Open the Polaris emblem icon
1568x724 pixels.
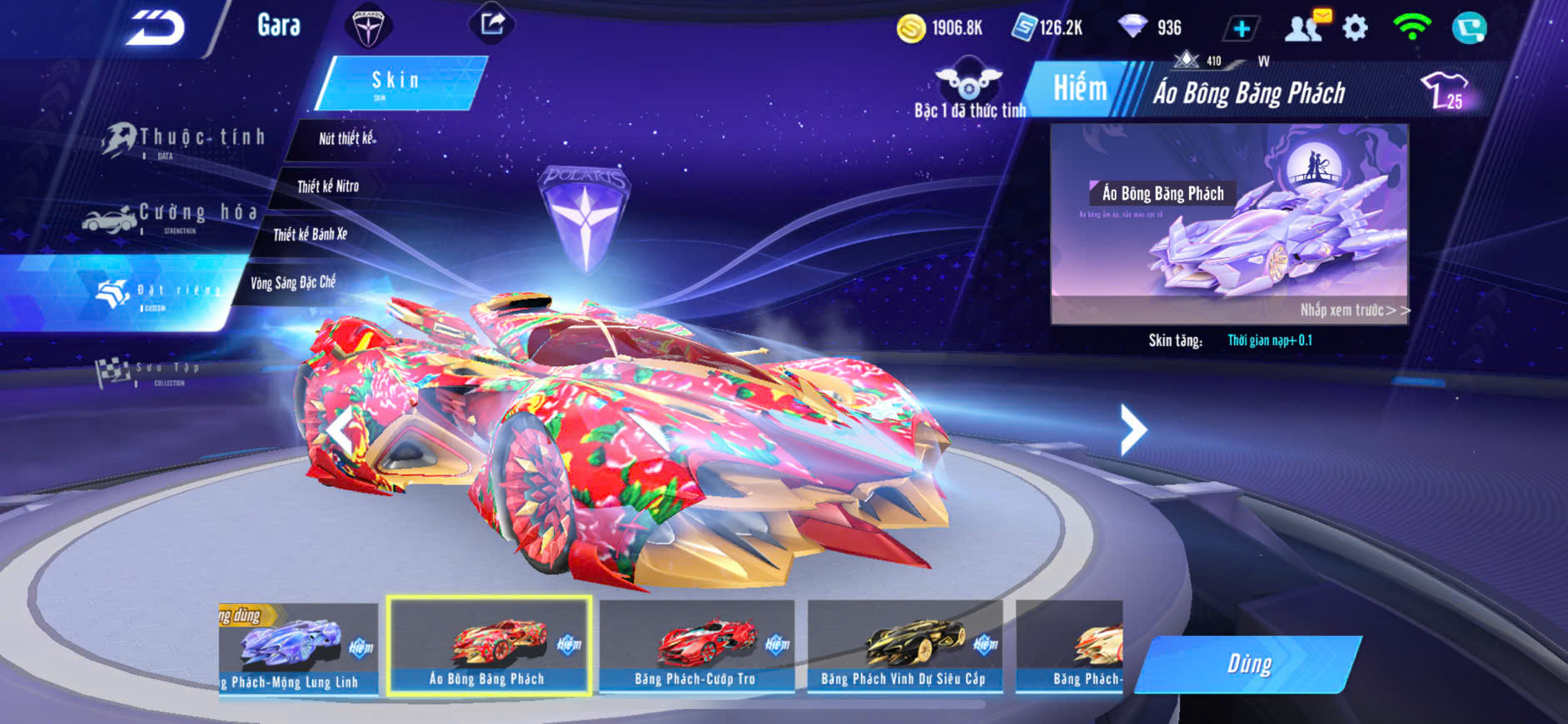tap(367, 27)
